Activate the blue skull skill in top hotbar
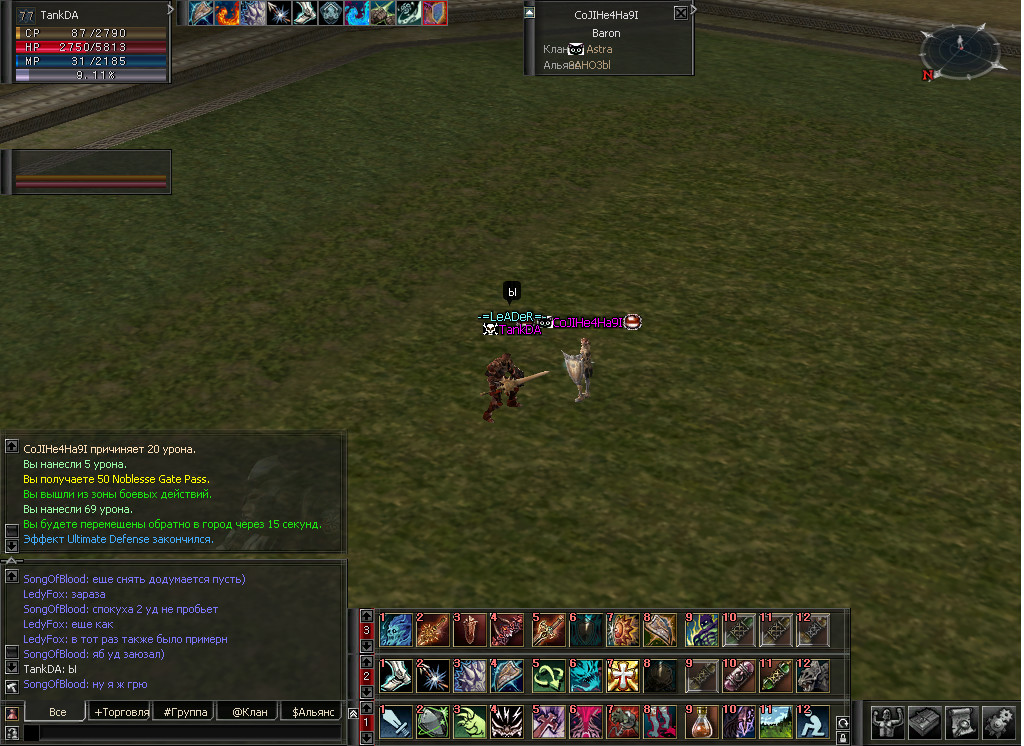The width and height of the screenshot is (1024, 746). pos(395,630)
